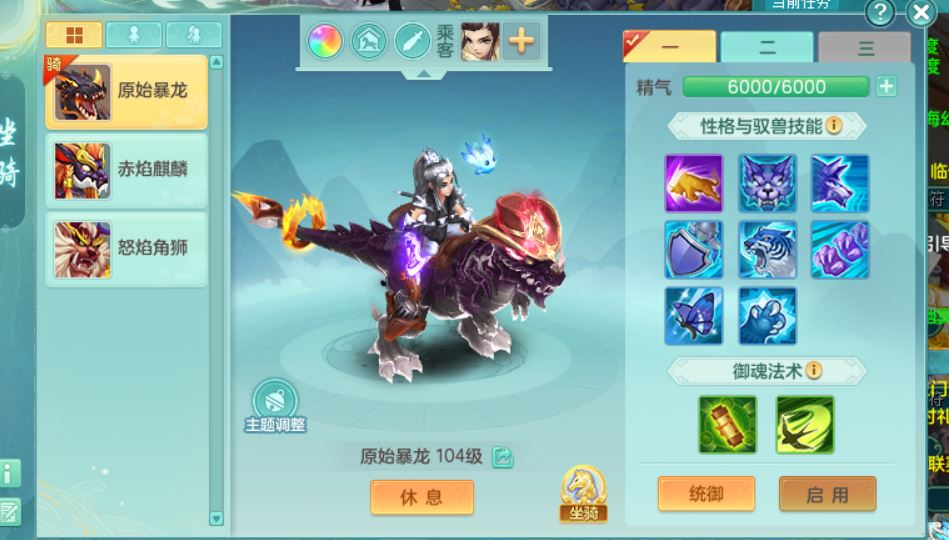Switch to skill preset tab 二
Viewport: 949px width, 540px height.
point(767,48)
